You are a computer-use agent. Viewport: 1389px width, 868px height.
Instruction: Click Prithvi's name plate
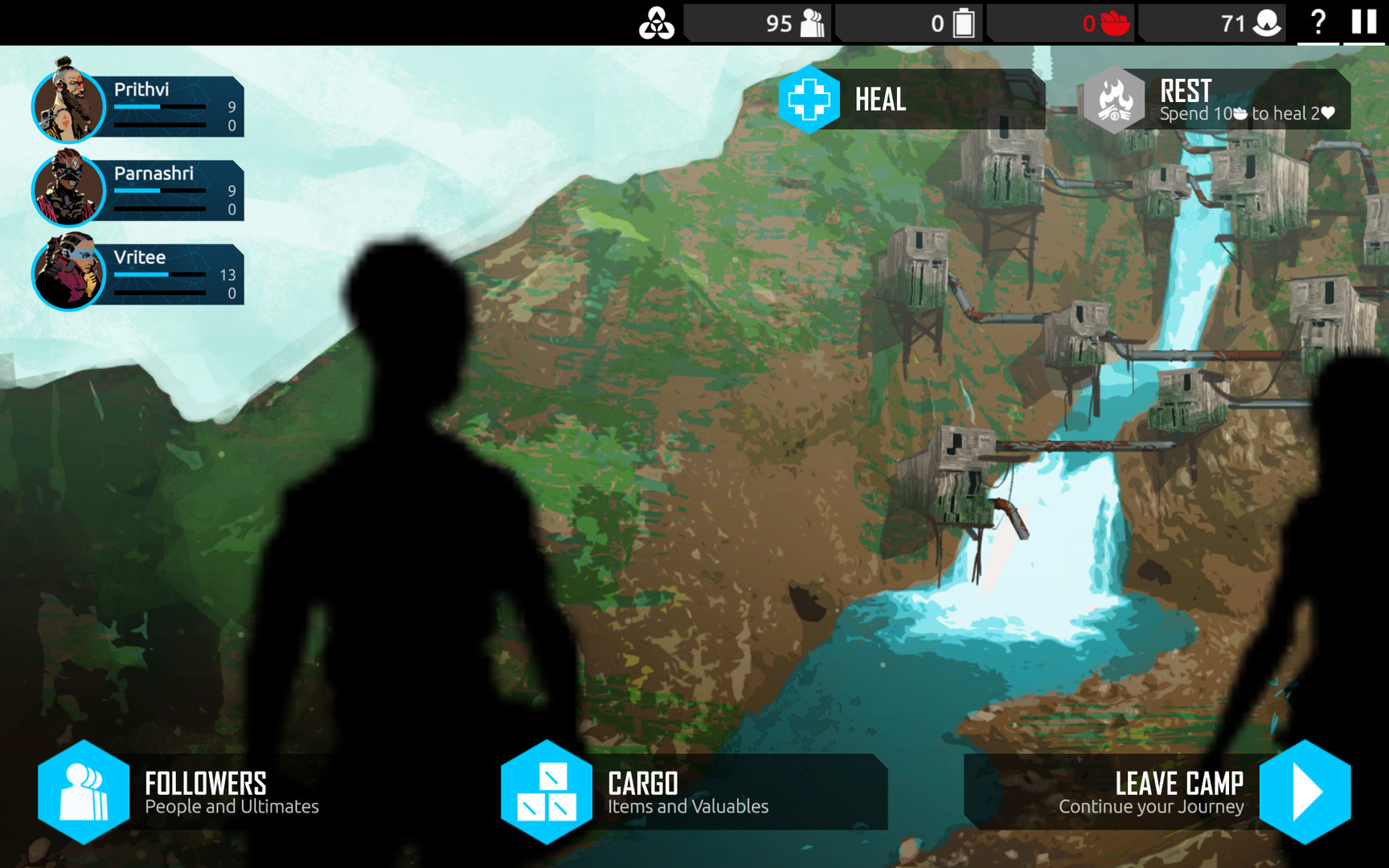click(x=161, y=90)
